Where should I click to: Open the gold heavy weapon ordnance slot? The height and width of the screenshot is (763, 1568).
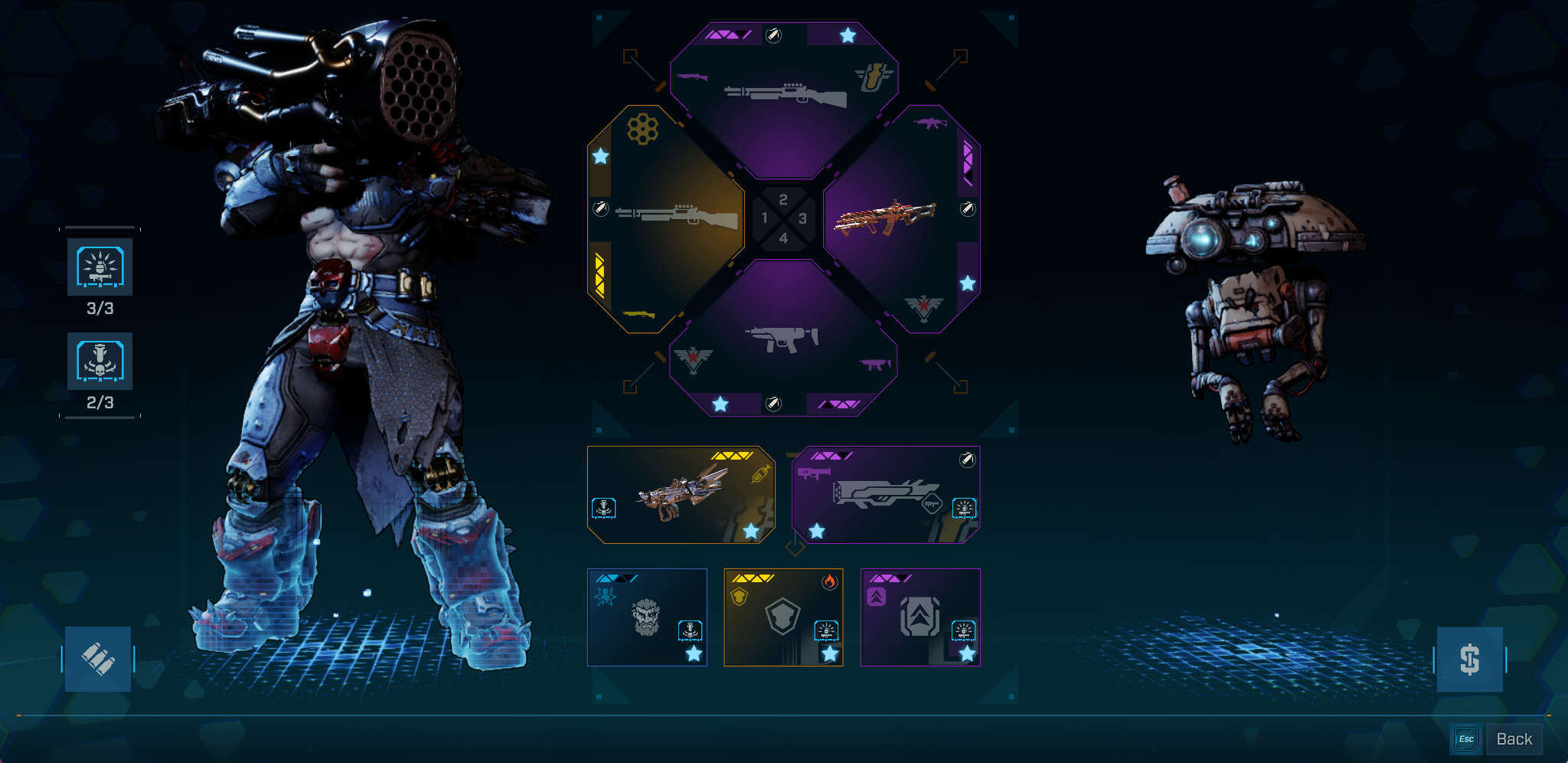[681, 495]
